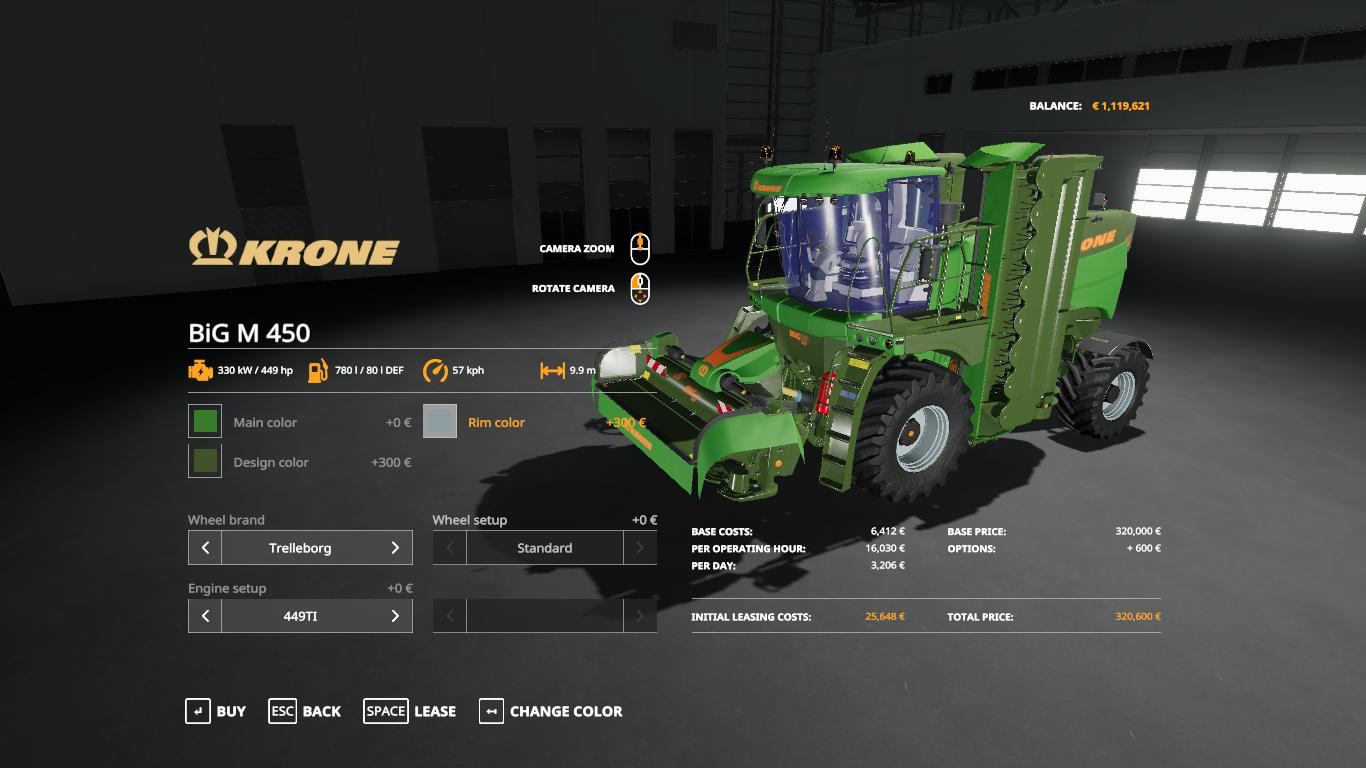Go BACK to the shop

(x=305, y=711)
